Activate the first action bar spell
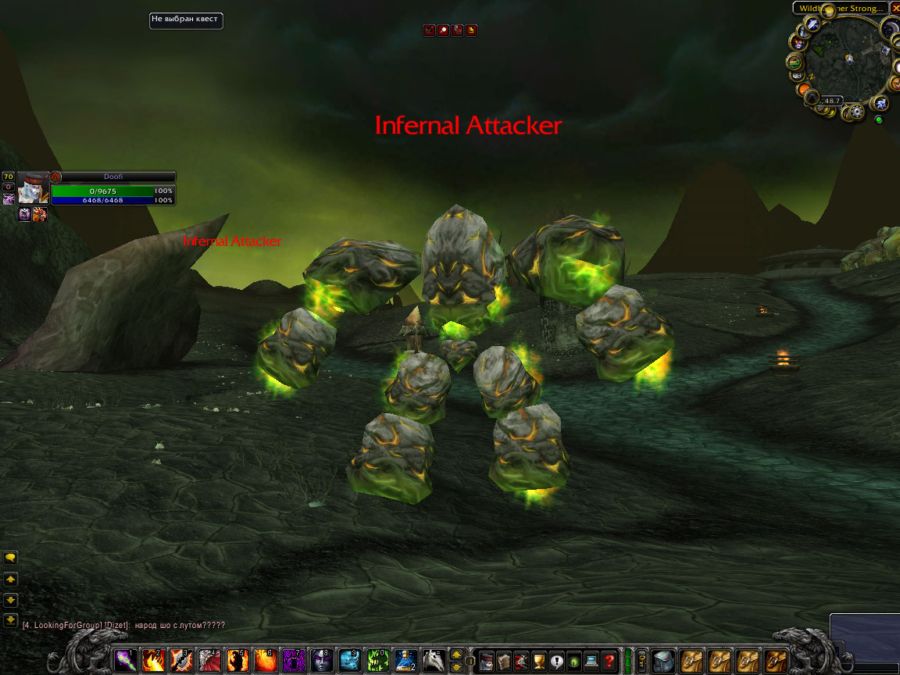Viewport: 900px width, 675px height. 126,660
